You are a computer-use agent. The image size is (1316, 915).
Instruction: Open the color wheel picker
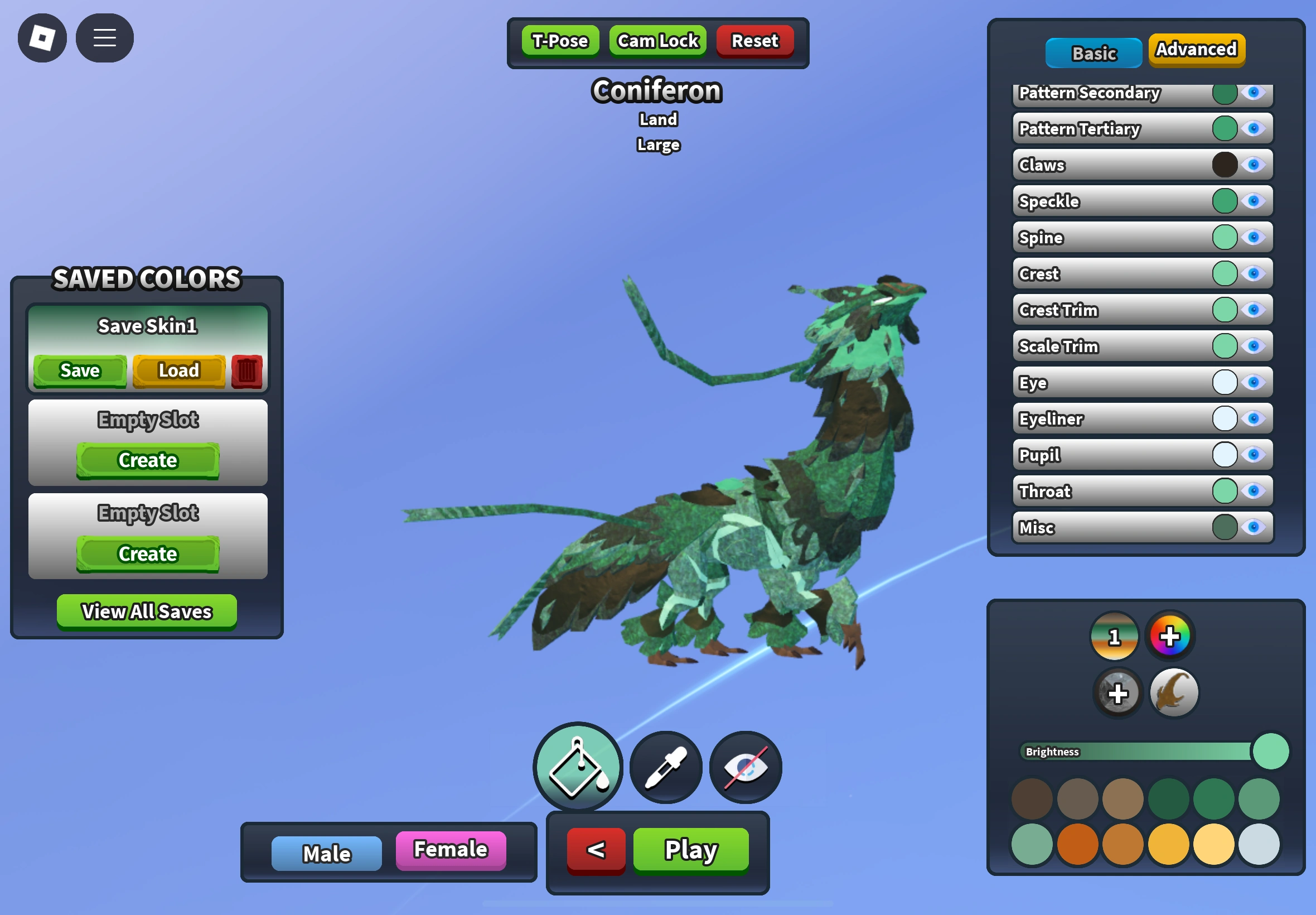click(1170, 635)
